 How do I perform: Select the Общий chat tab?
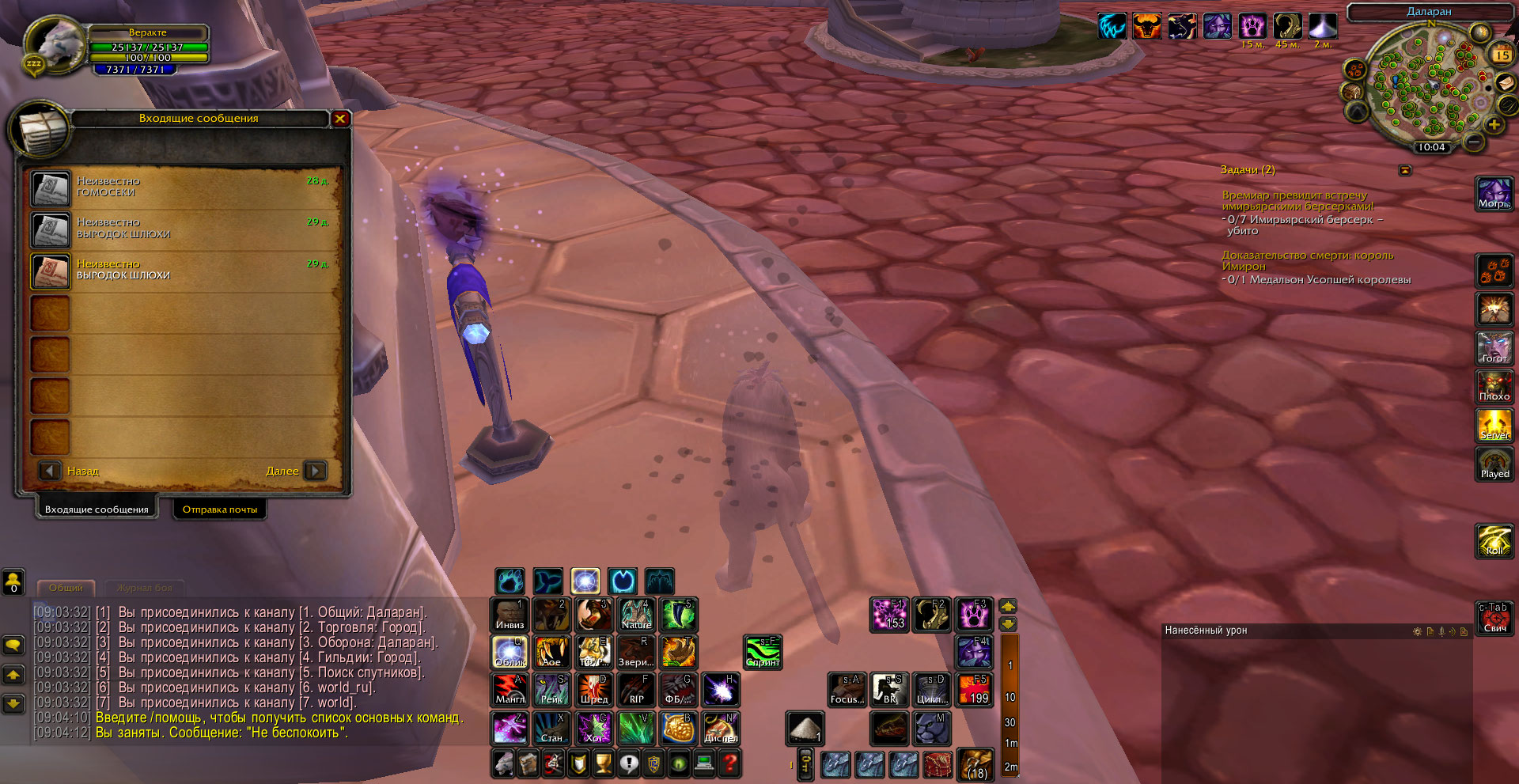pos(66,588)
